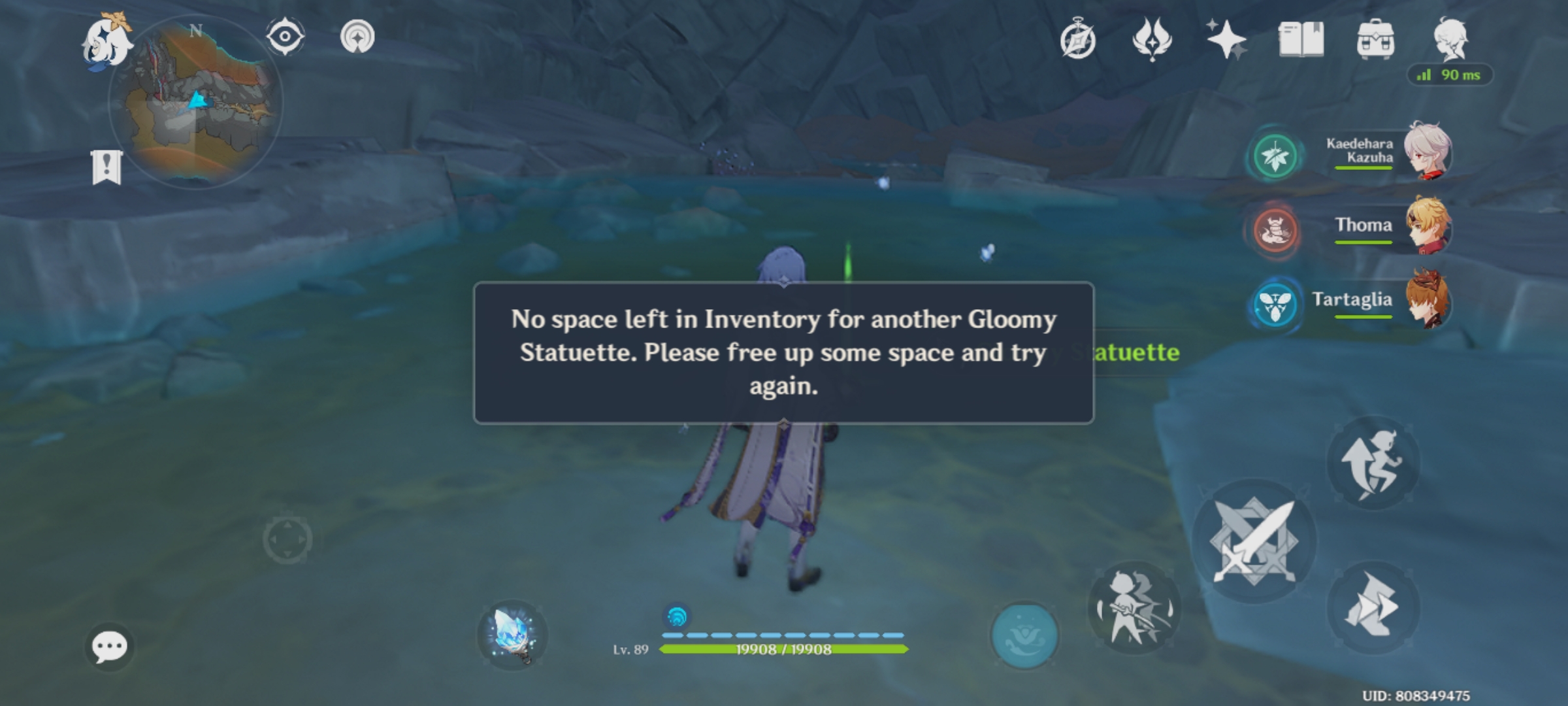Check the active character's HP bar
This screenshot has height=706, width=1568.
[x=781, y=650]
